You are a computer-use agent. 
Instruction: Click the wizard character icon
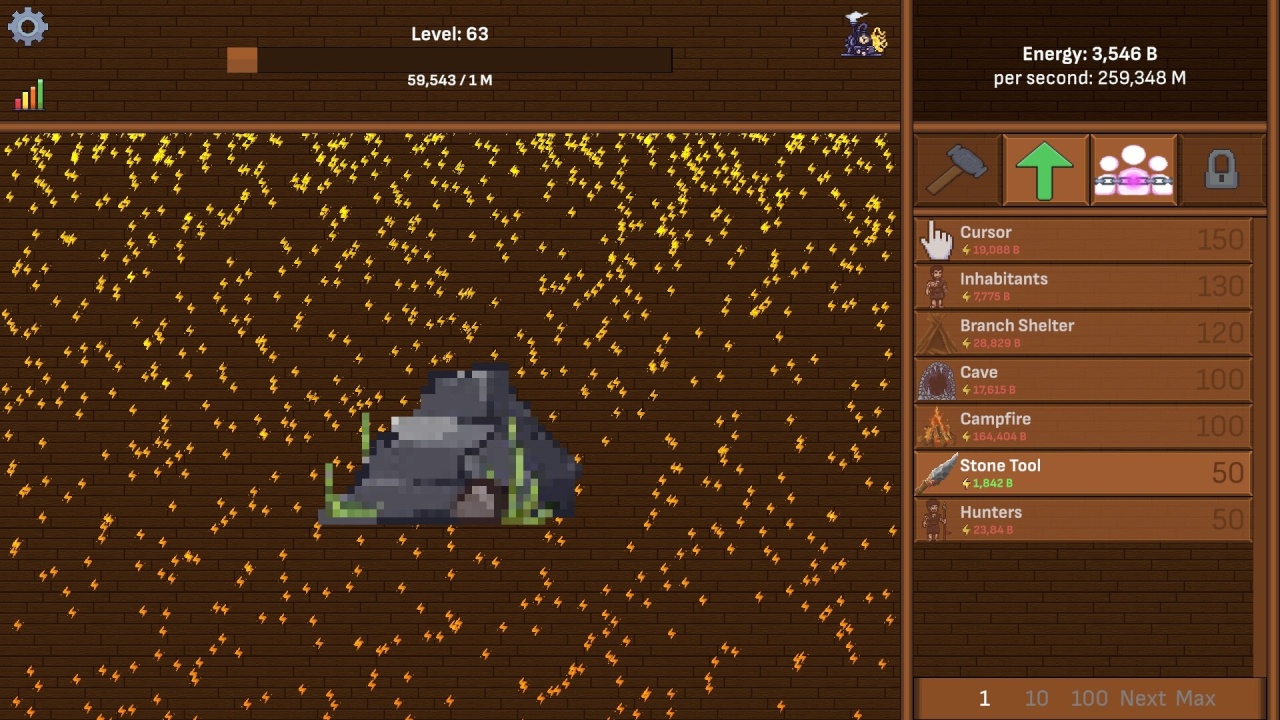[x=865, y=35]
